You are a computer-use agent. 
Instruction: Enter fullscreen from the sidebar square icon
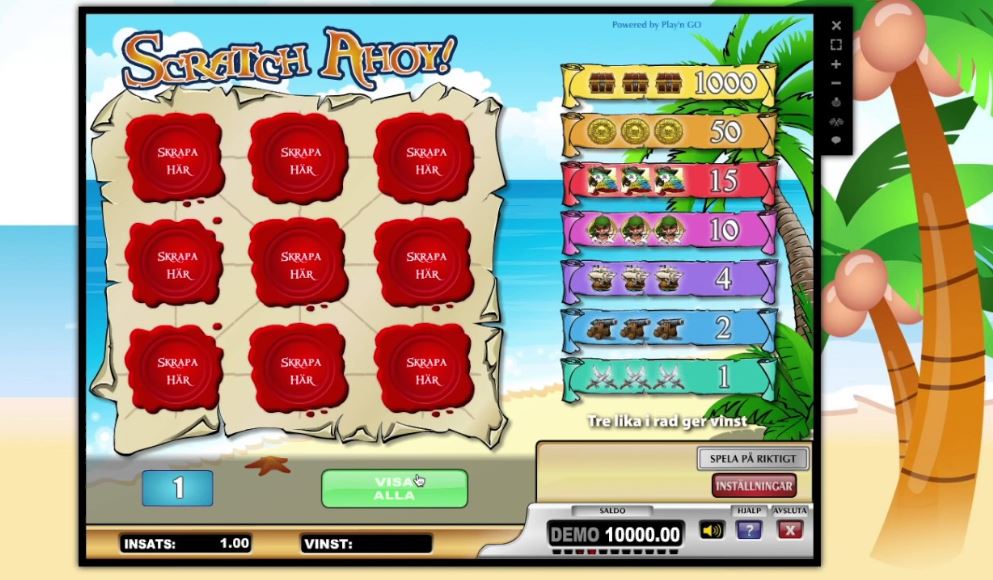click(836, 45)
